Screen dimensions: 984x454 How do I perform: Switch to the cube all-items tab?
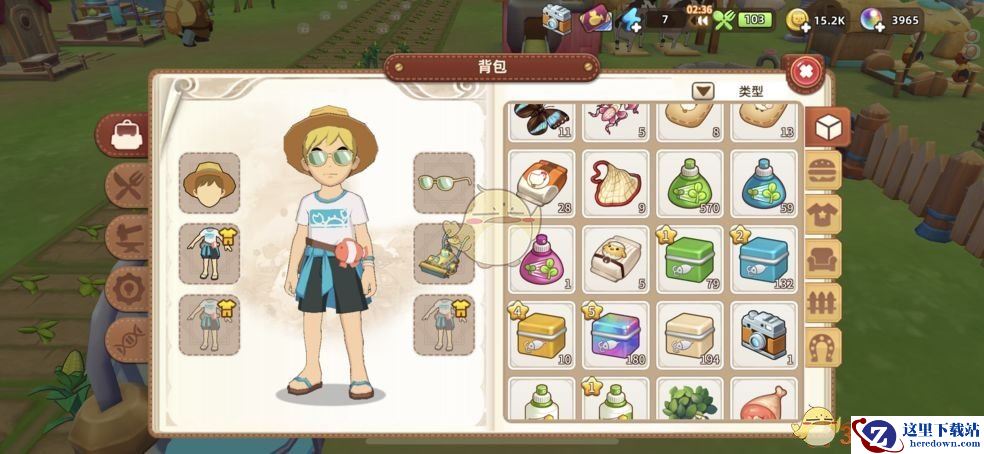point(826,127)
